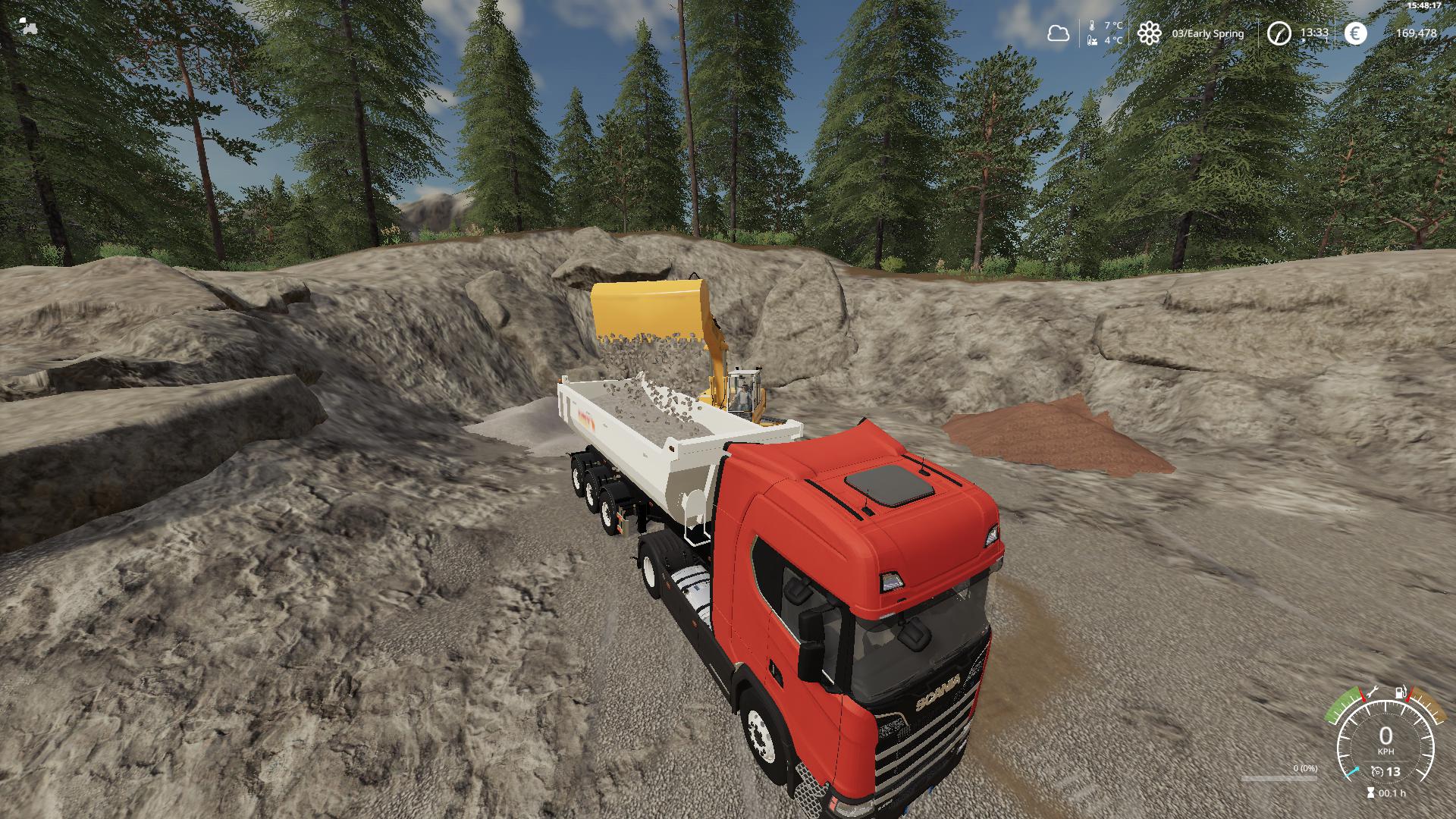Click the cloud weather icon
1456x819 pixels.
pyautogui.click(x=1058, y=33)
